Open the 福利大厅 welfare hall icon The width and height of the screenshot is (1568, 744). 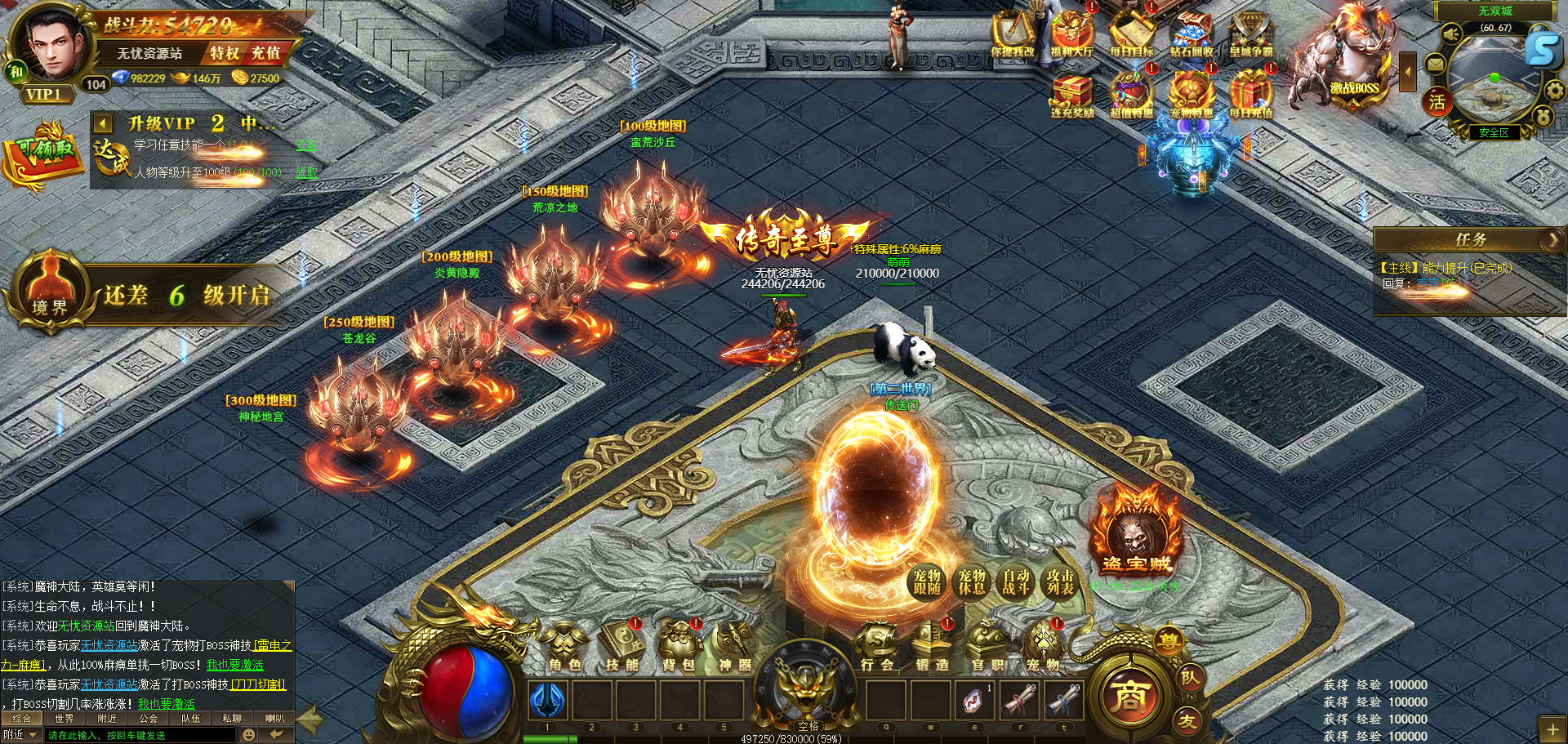point(1072,34)
